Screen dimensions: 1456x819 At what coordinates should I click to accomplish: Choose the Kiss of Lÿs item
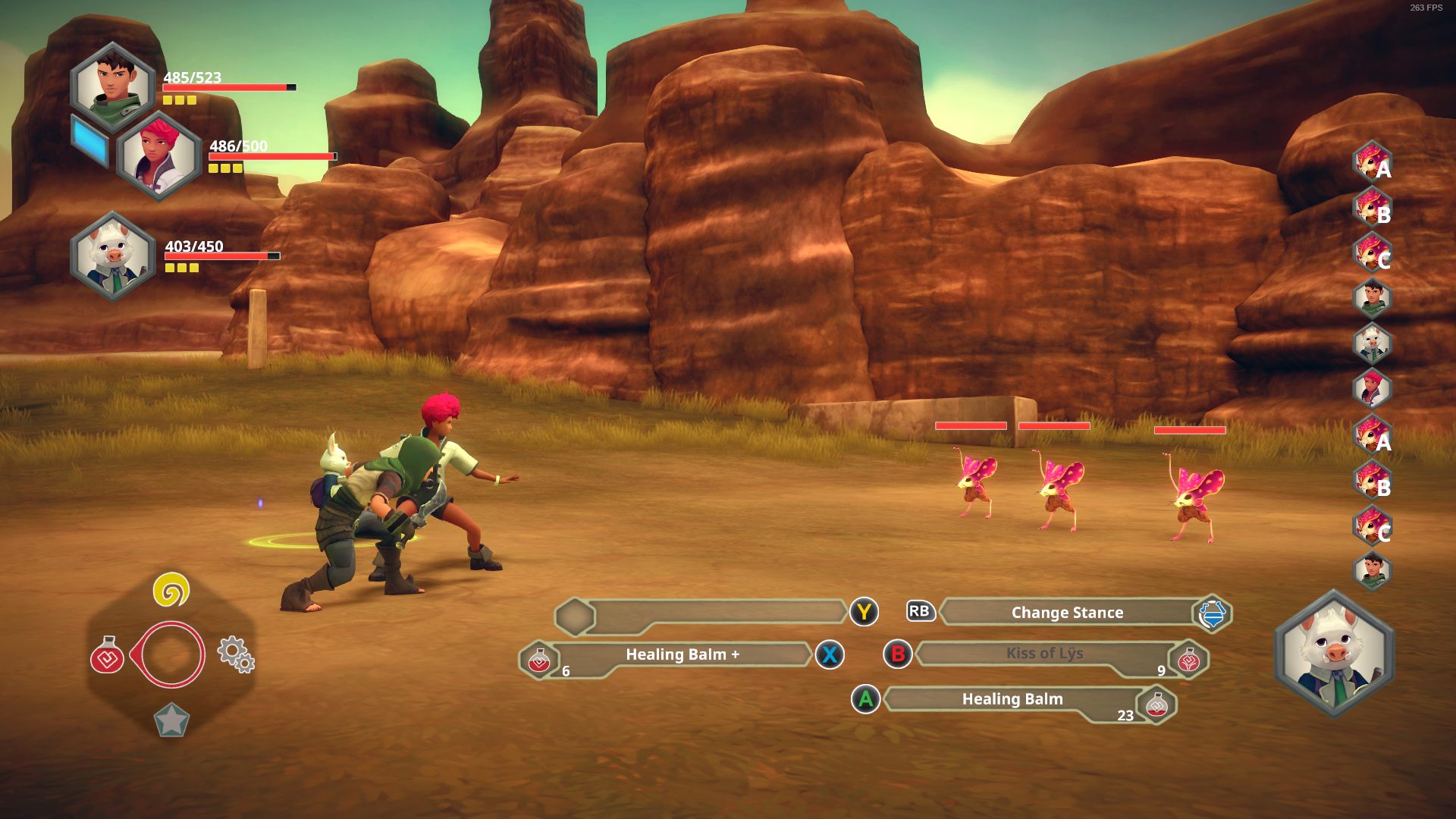coord(1043,654)
